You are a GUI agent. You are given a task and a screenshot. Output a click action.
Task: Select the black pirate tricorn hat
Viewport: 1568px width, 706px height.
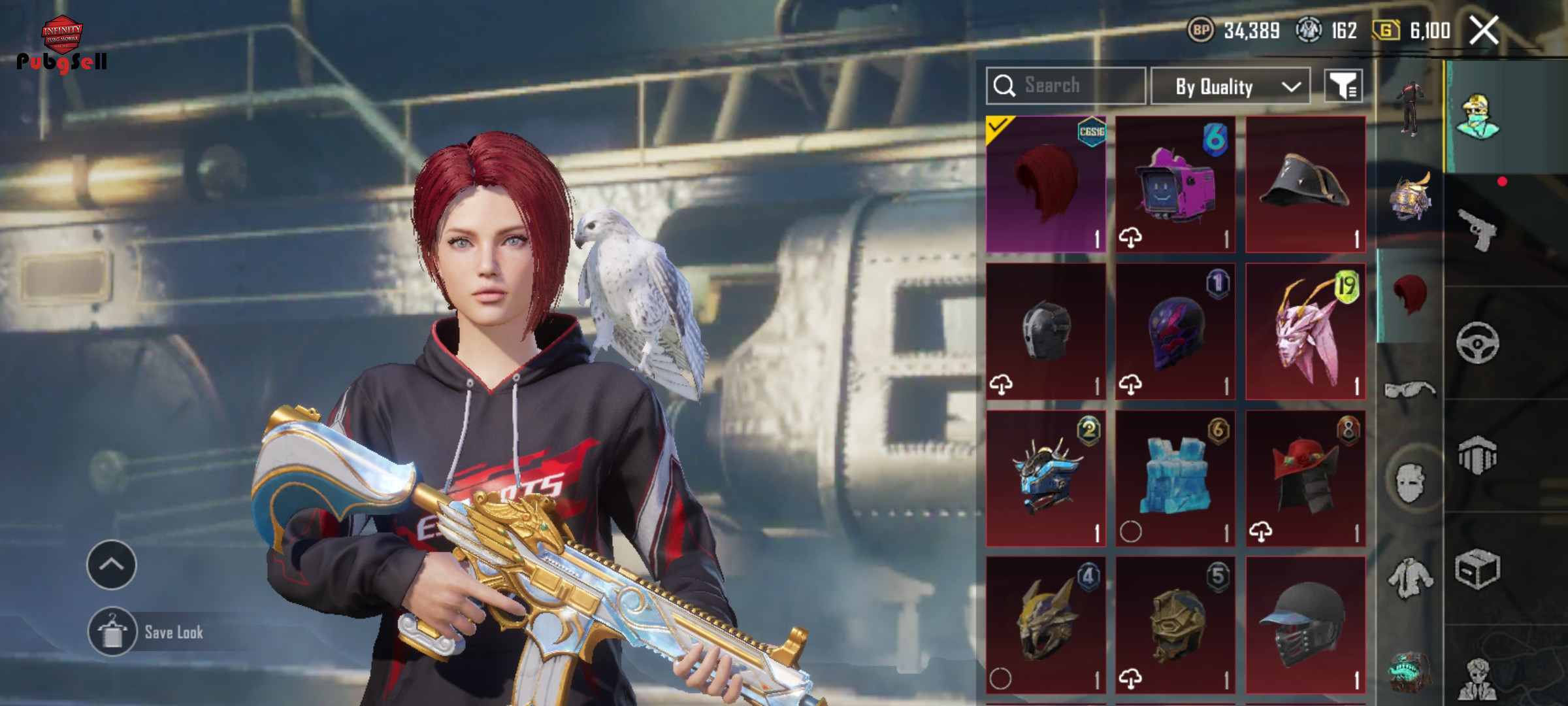(x=1305, y=184)
